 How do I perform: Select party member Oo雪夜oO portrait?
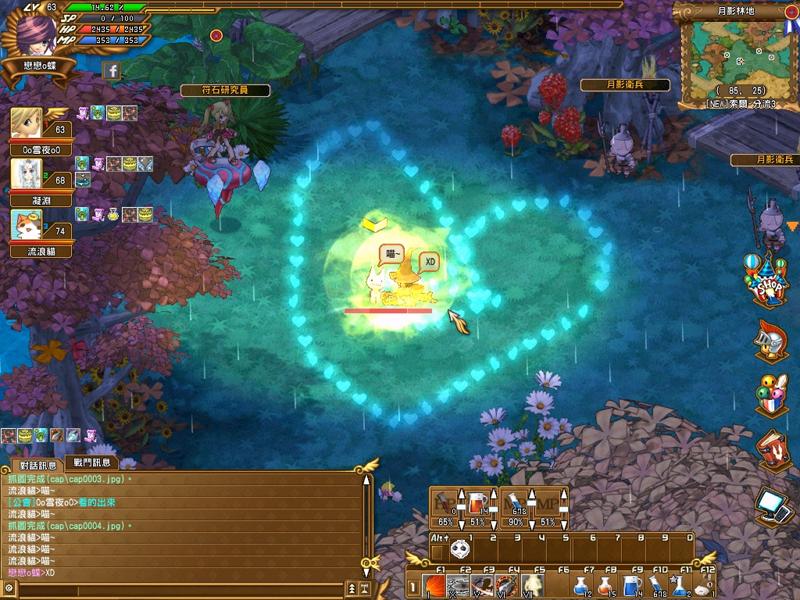tap(26, 124)
